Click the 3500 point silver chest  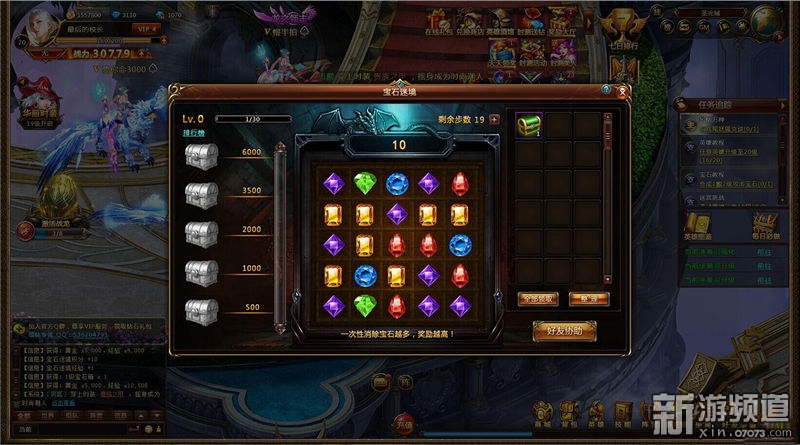coord(202,194)
